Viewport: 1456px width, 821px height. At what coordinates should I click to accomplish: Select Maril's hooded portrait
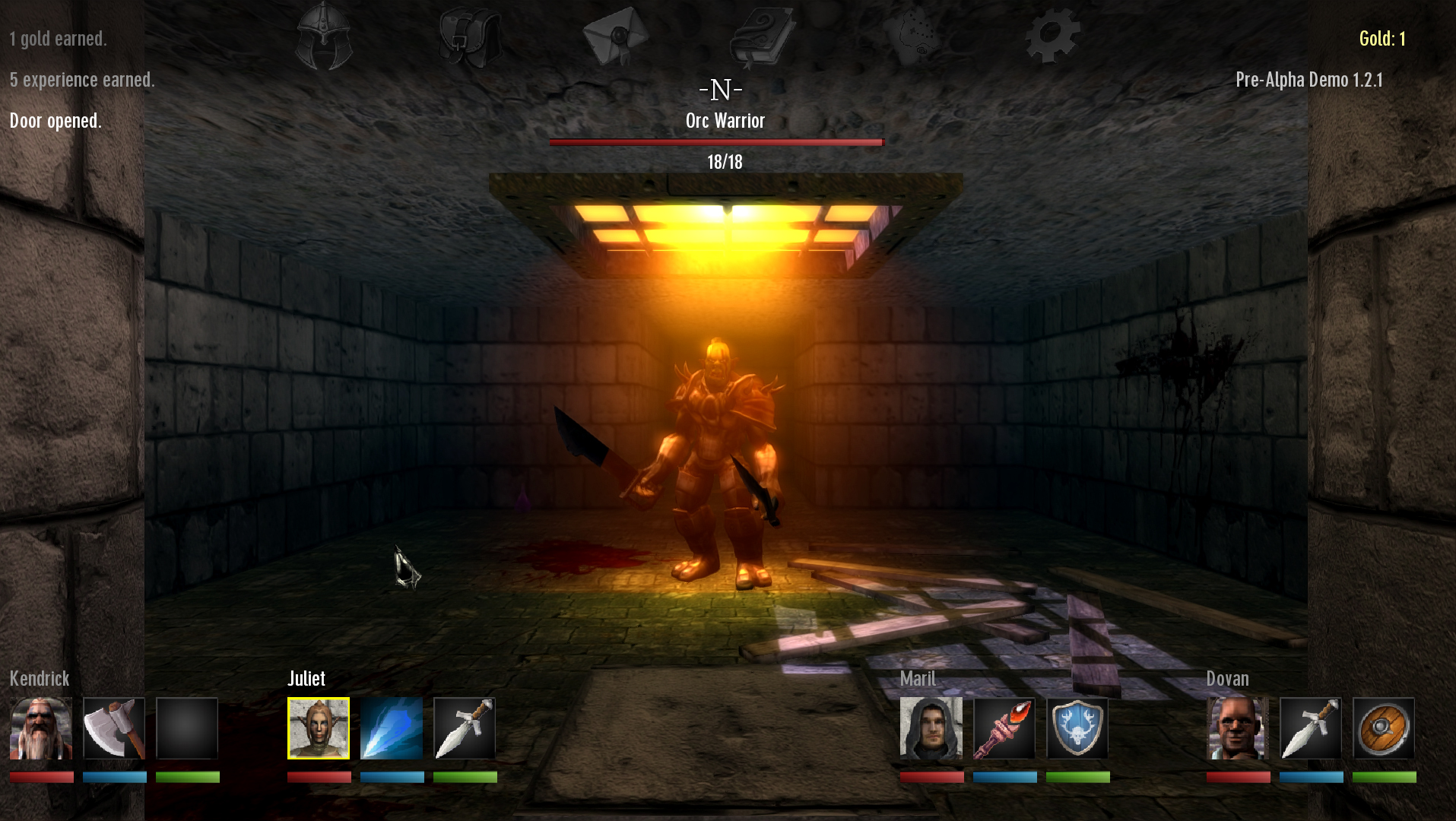pos(931,728)
